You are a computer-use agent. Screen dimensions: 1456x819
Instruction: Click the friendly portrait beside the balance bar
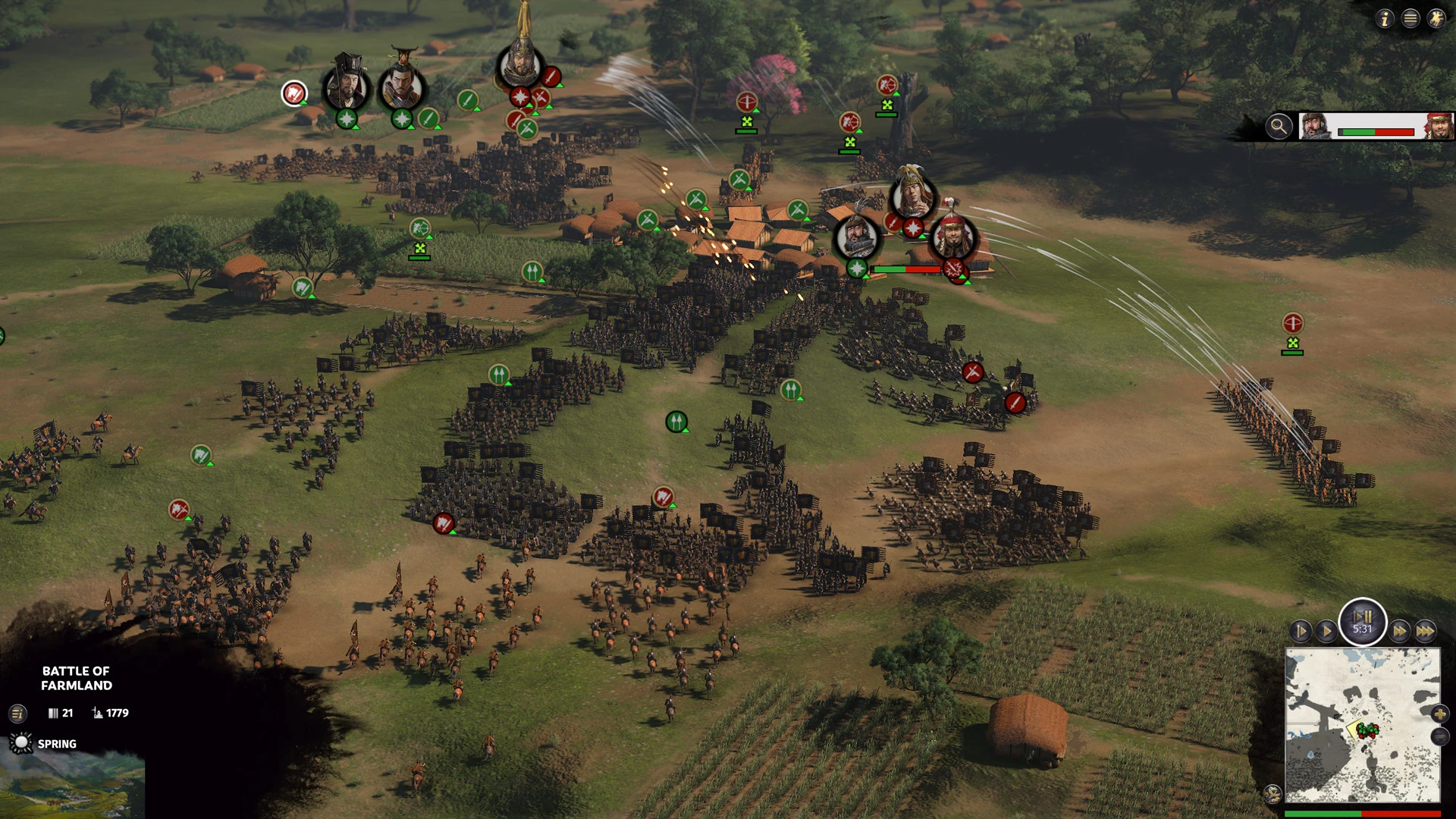[x=1314, y=127]
